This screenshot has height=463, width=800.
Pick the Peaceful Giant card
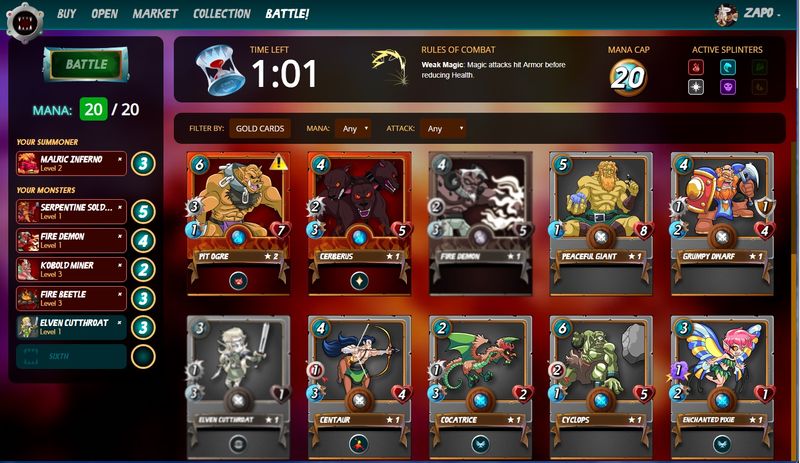[600, 215]
